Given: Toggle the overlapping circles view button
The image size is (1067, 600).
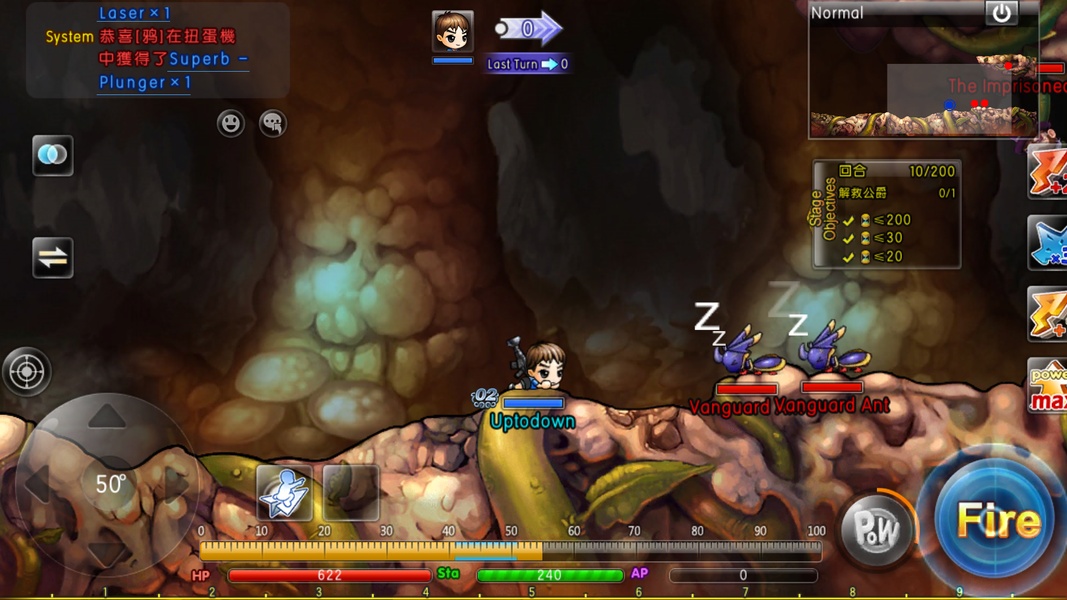Looking at the screenshot, I should [52, 155].
